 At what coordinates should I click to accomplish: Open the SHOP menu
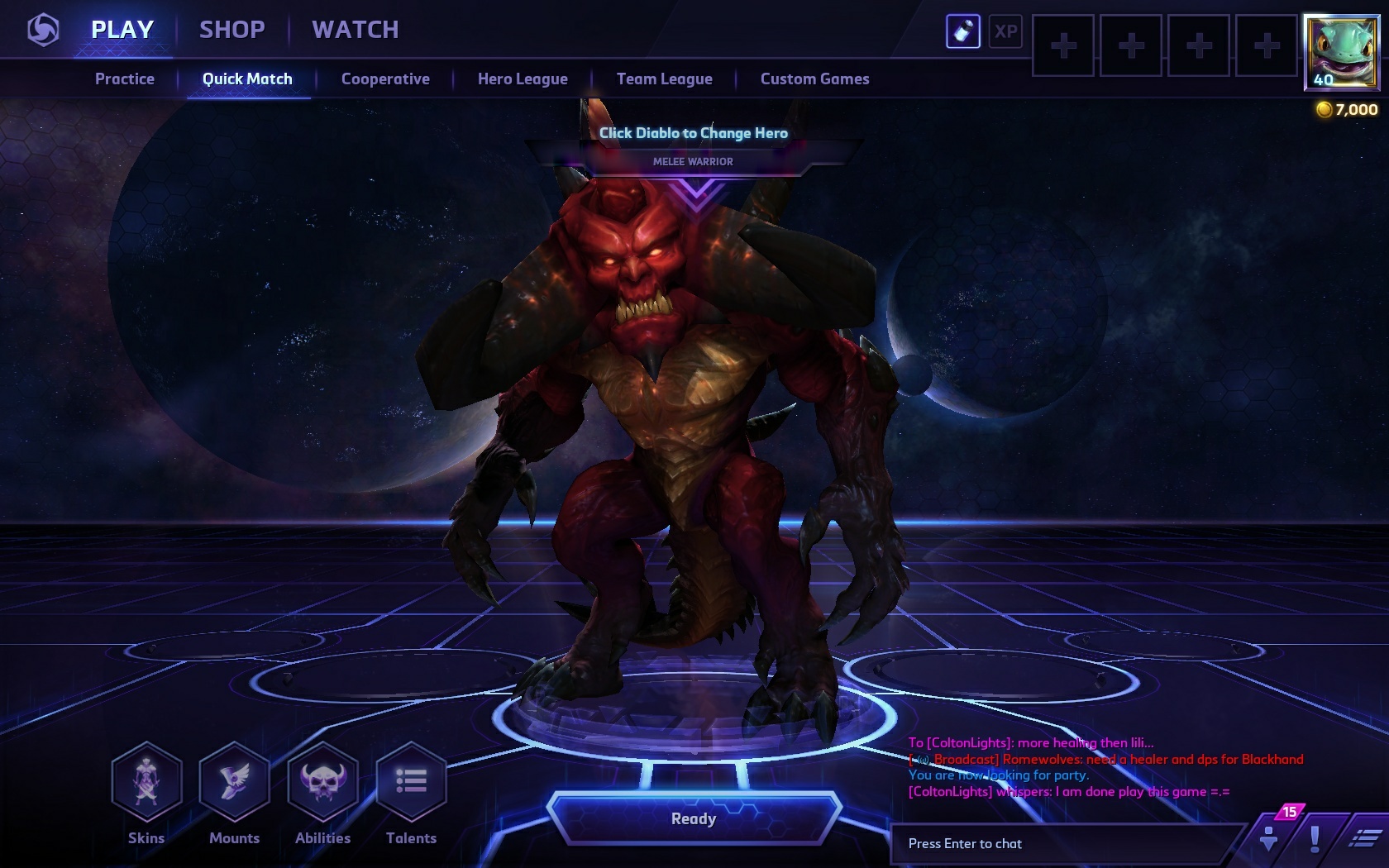click(x=231, y=30)
